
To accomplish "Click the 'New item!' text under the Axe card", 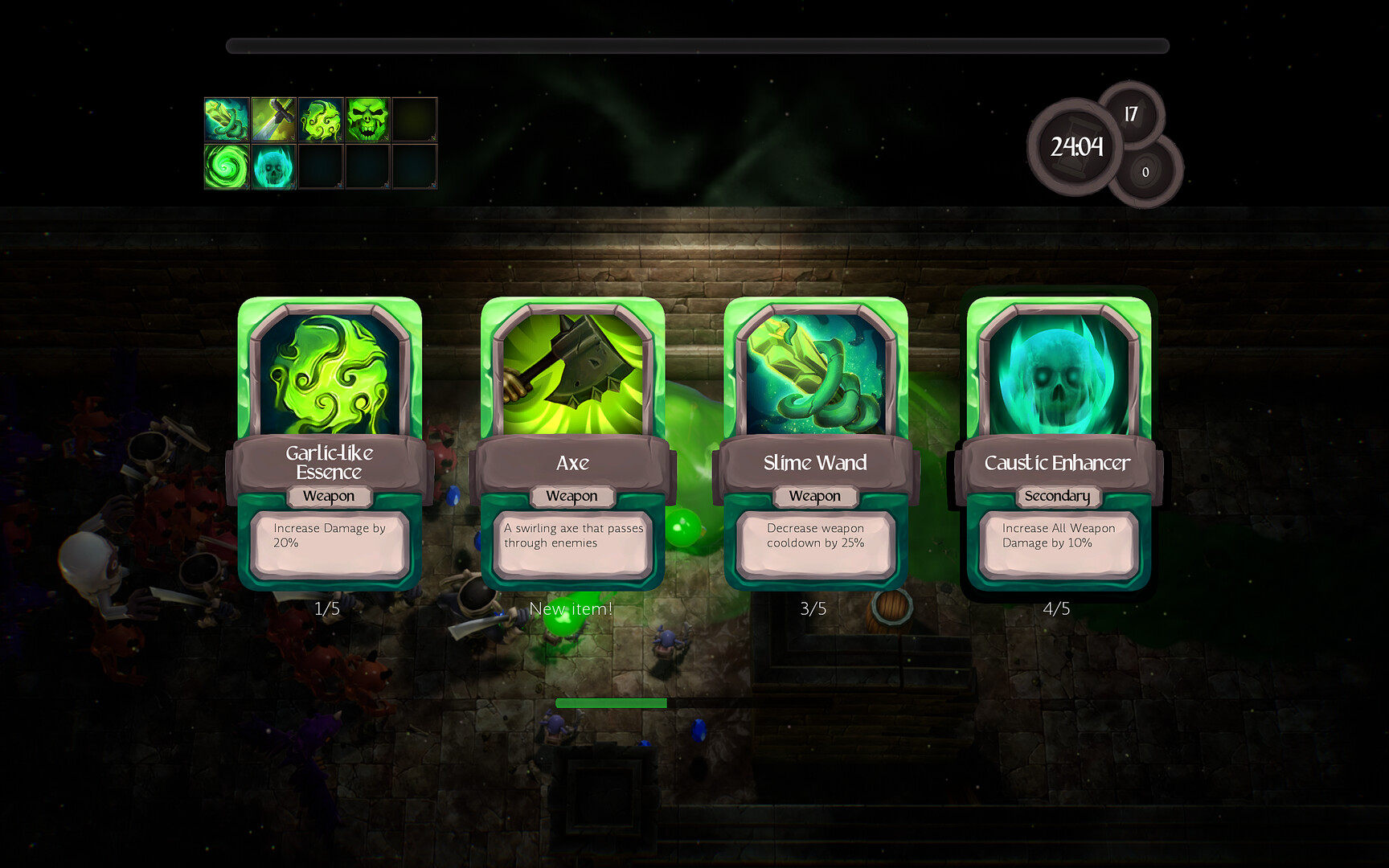I will [572, 608].
